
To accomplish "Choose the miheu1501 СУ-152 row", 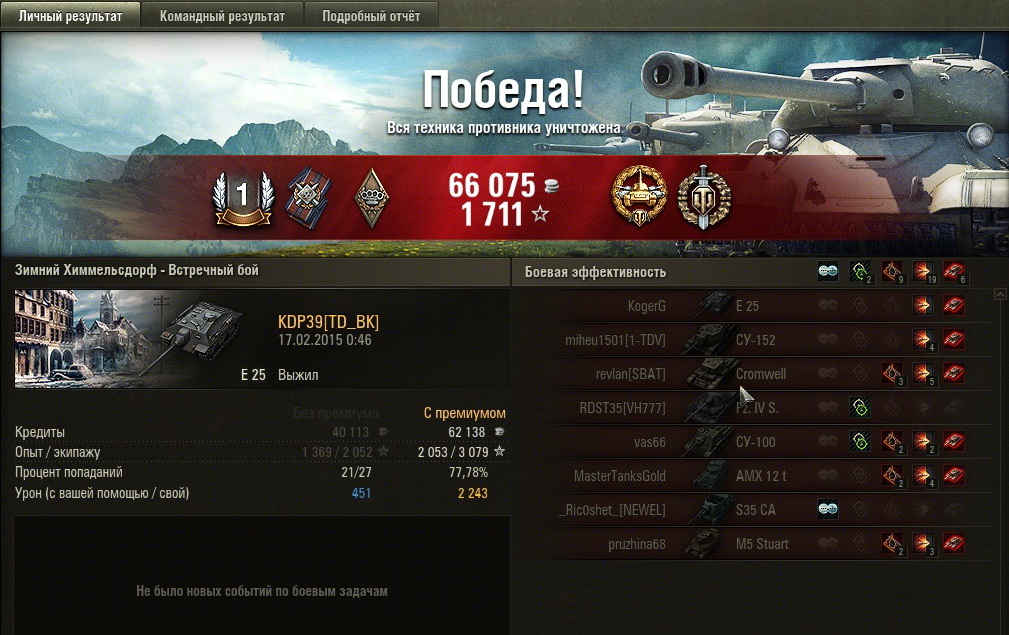I will point(750,340).
